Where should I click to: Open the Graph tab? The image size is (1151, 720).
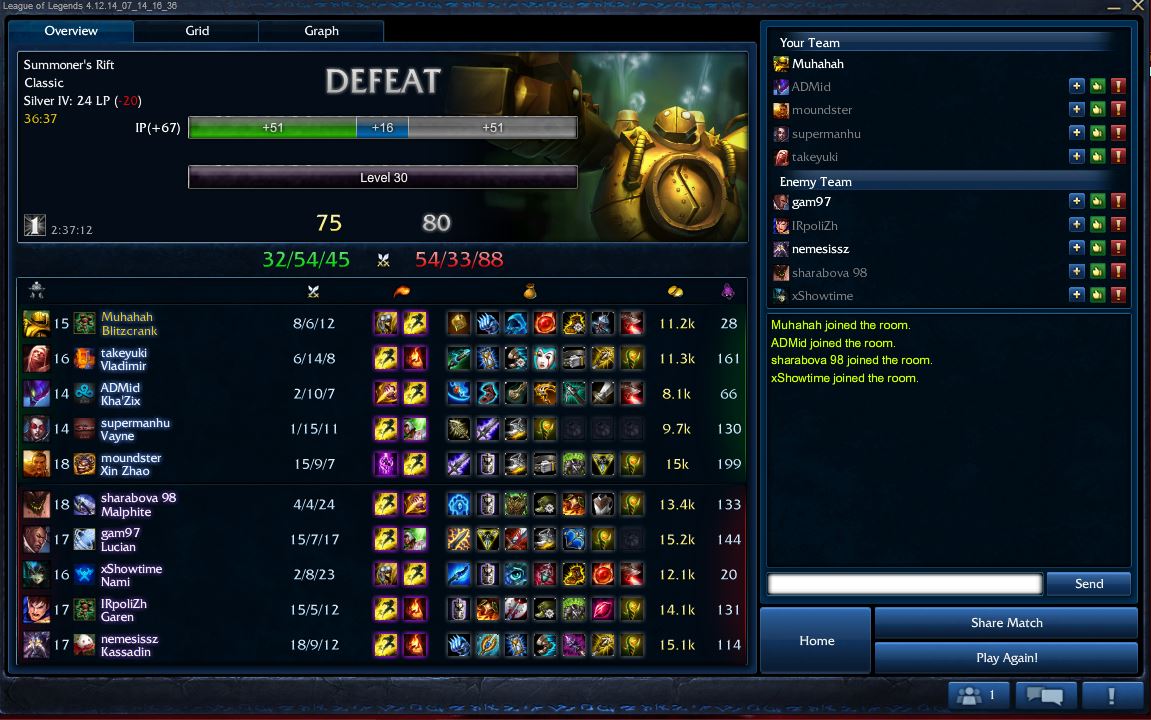coord(321,31)
